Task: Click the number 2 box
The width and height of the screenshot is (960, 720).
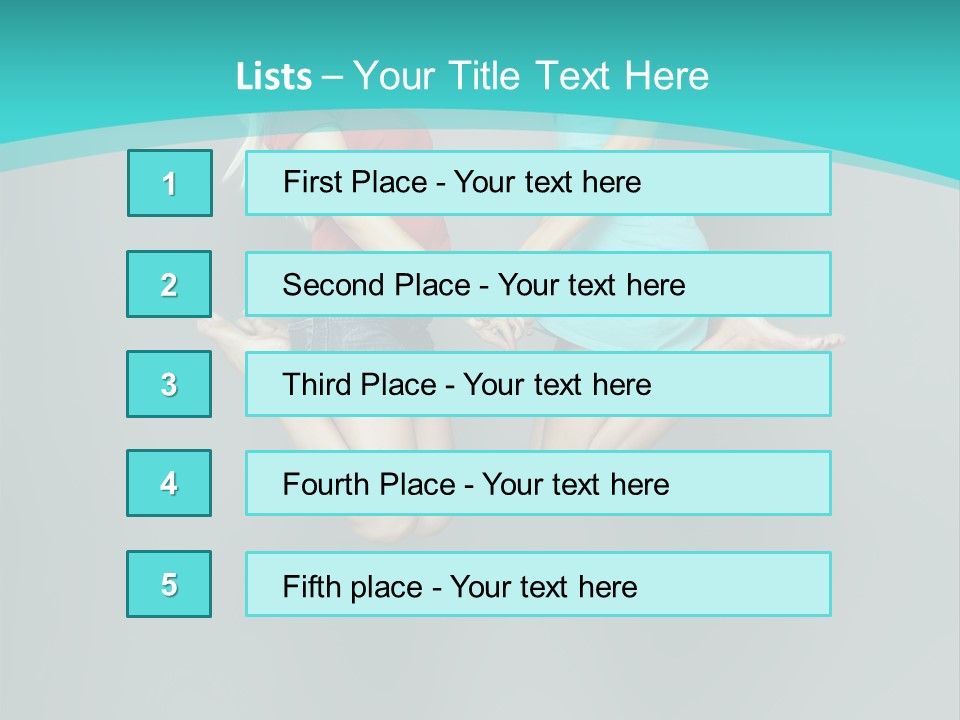Action: click(169, 284)
